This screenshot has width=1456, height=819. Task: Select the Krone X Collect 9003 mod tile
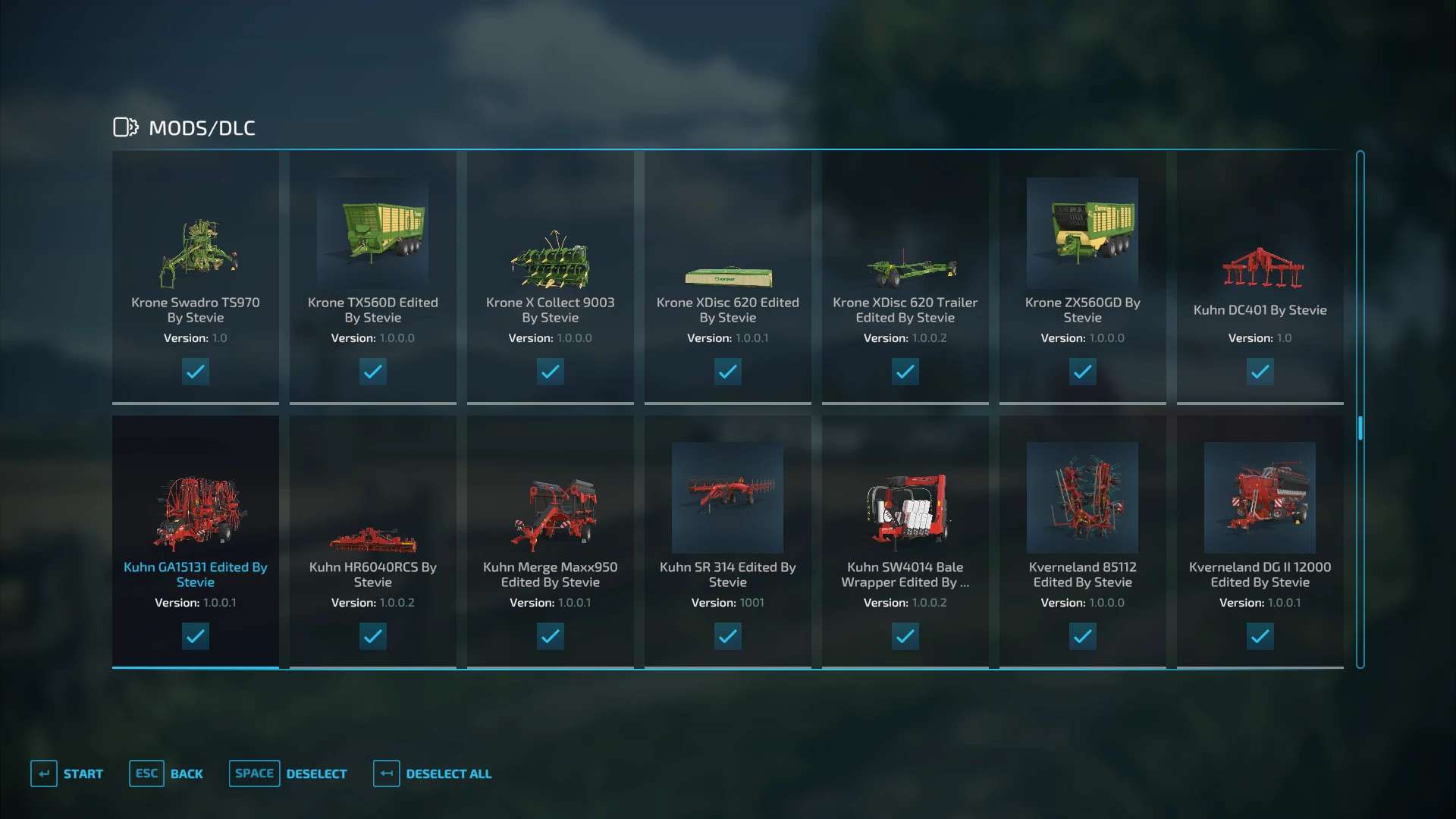pyautogui.click(x=551, y=273)
